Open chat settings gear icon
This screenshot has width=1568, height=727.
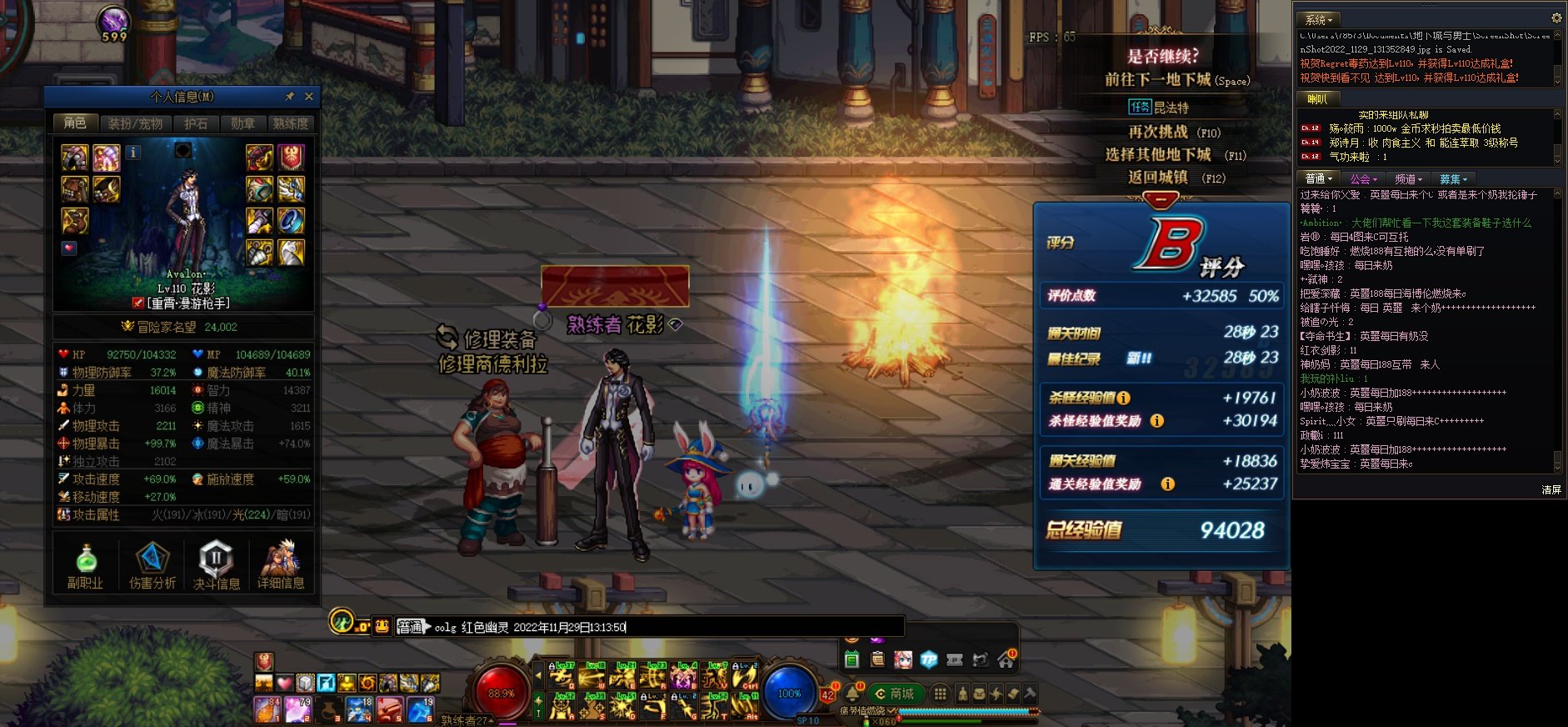[x=1556, y=18]
